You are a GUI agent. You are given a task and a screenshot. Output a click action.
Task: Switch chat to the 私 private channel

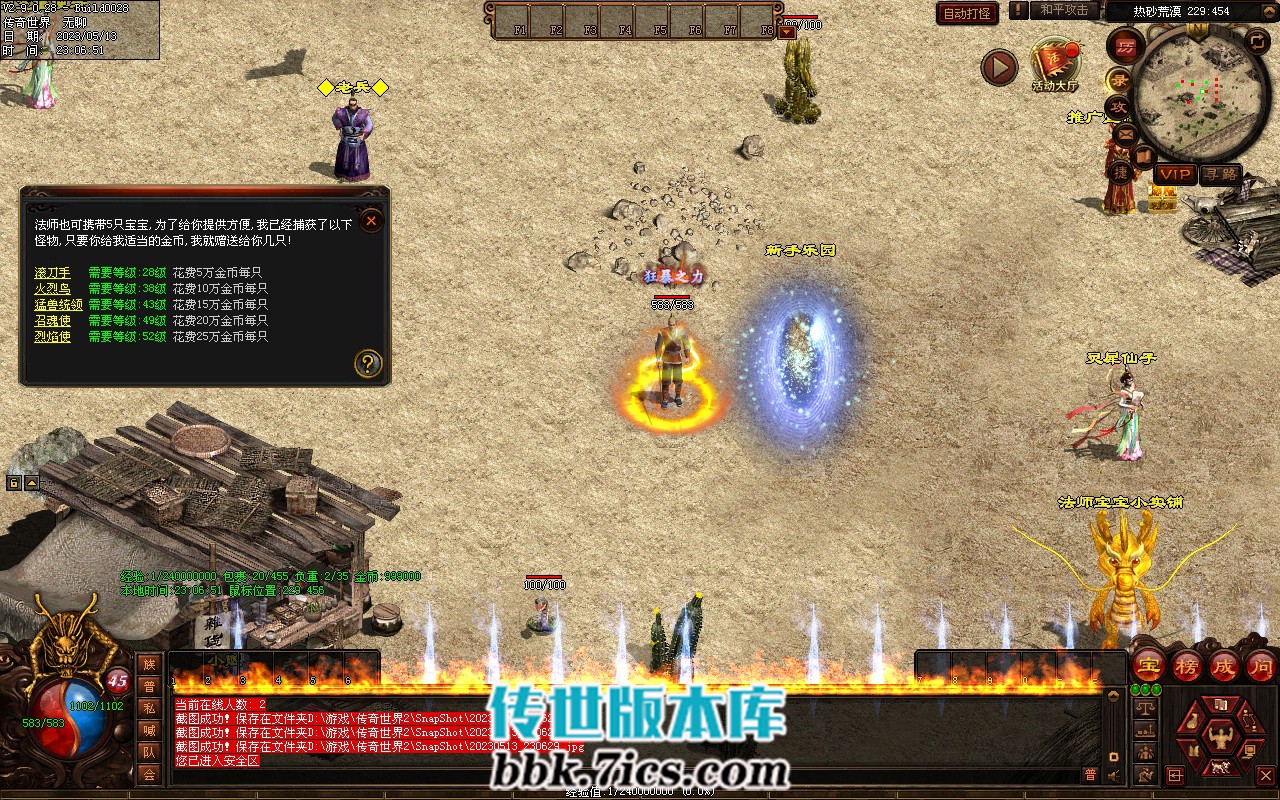coord(149,708)
